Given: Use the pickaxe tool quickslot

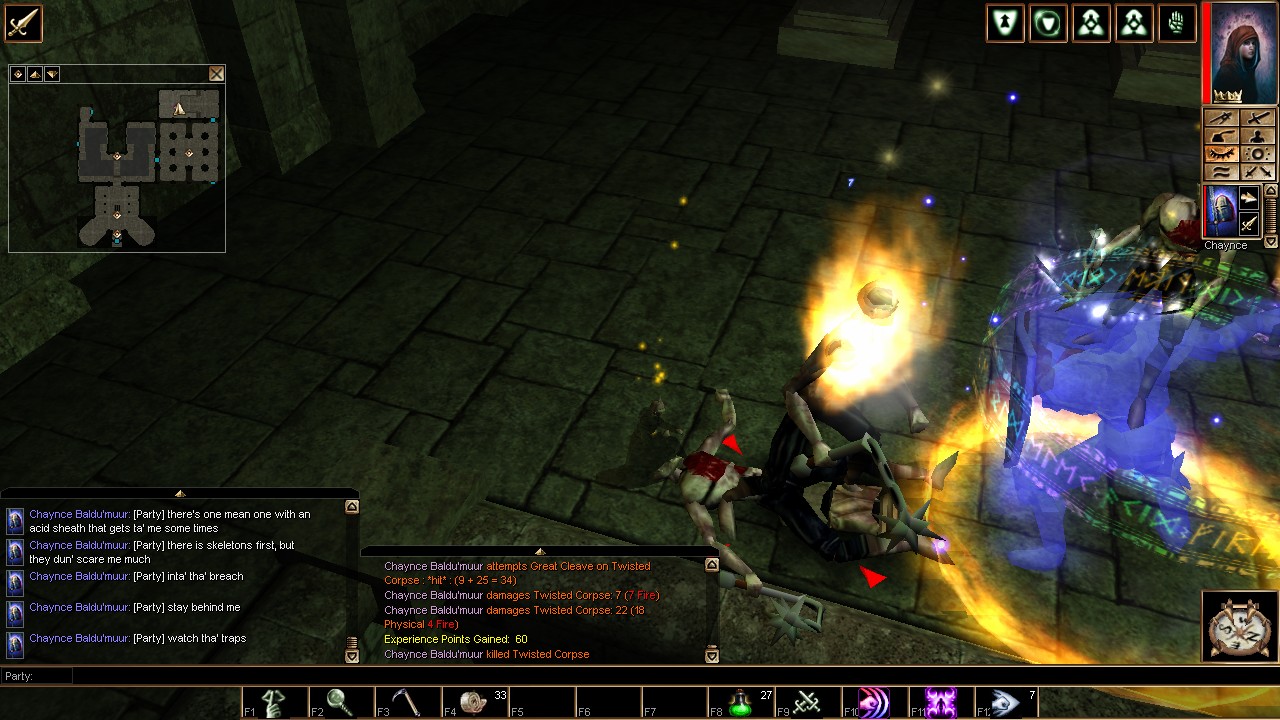Looking at the screenshot, I should click(x=407, y=703).
